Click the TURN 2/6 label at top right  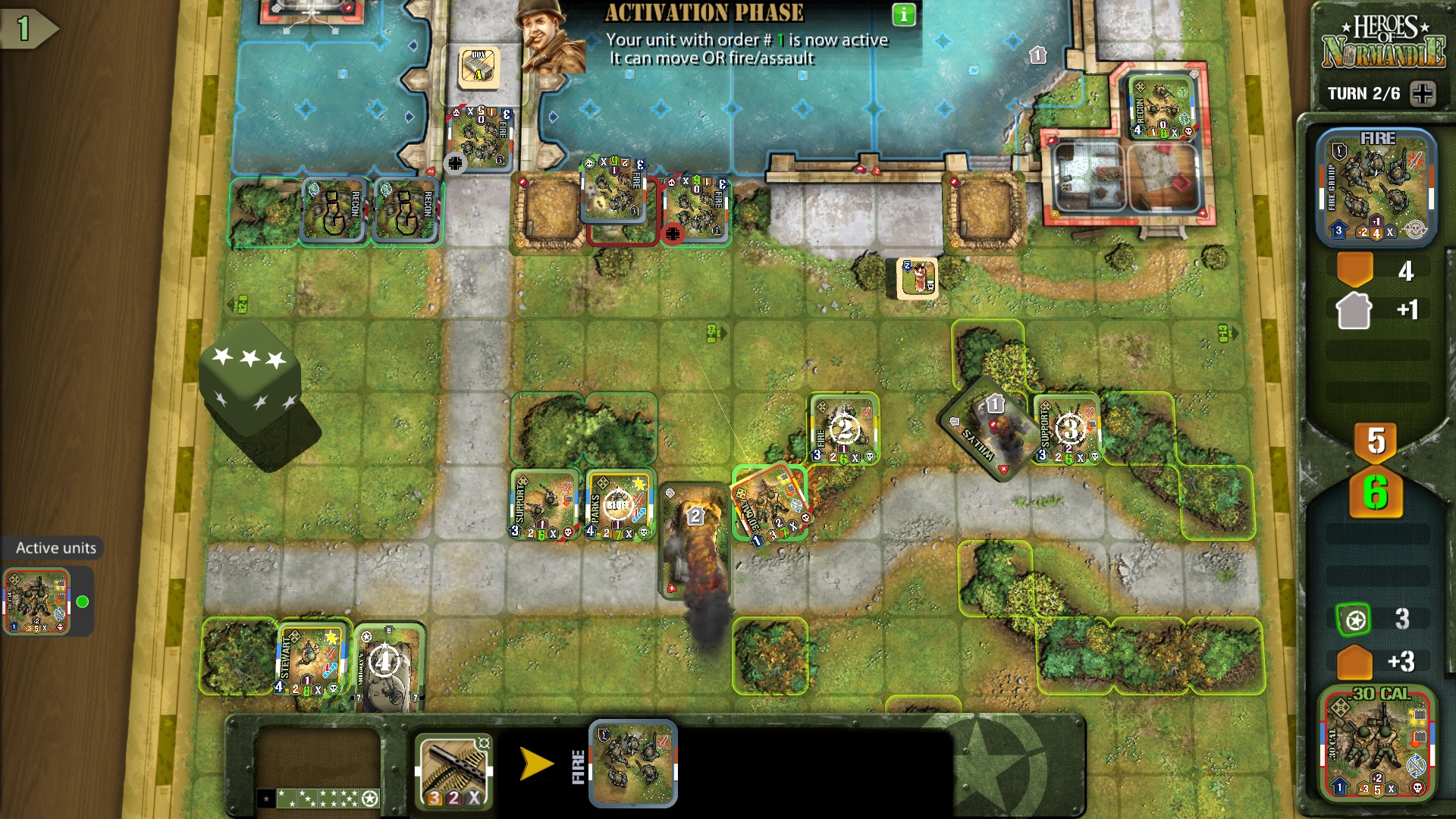click(1365, 93)
